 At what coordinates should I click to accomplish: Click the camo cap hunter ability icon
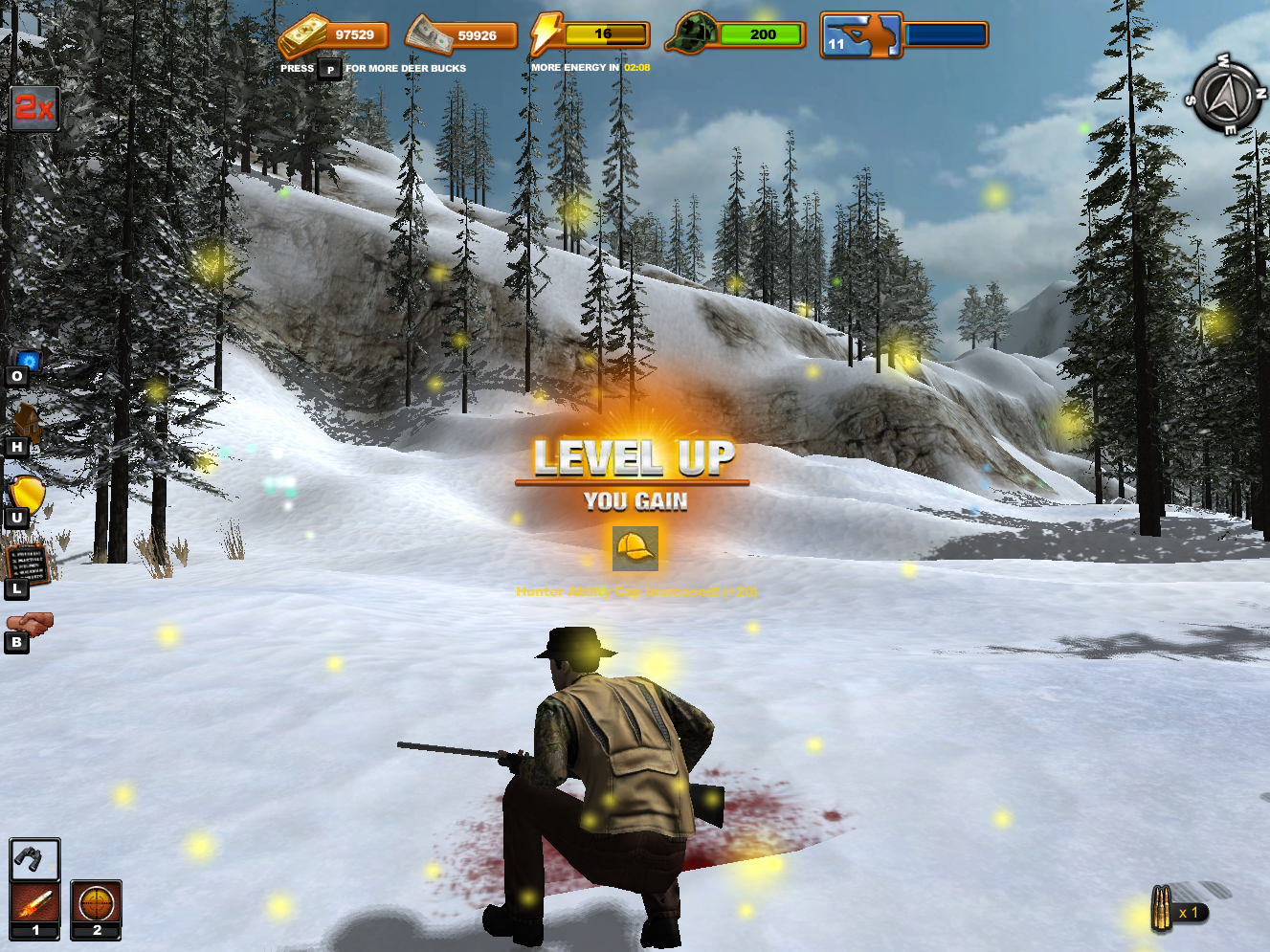tap(693, 33)
